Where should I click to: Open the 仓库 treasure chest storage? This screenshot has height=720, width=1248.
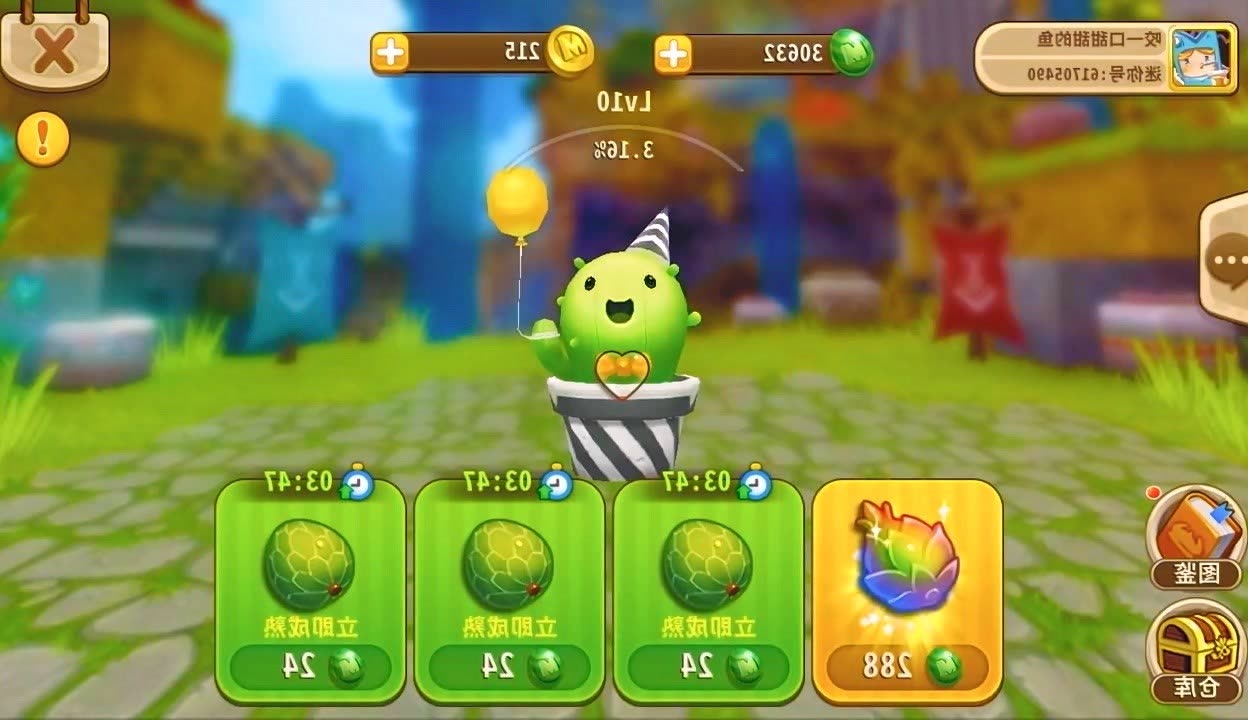point(1194,651)
